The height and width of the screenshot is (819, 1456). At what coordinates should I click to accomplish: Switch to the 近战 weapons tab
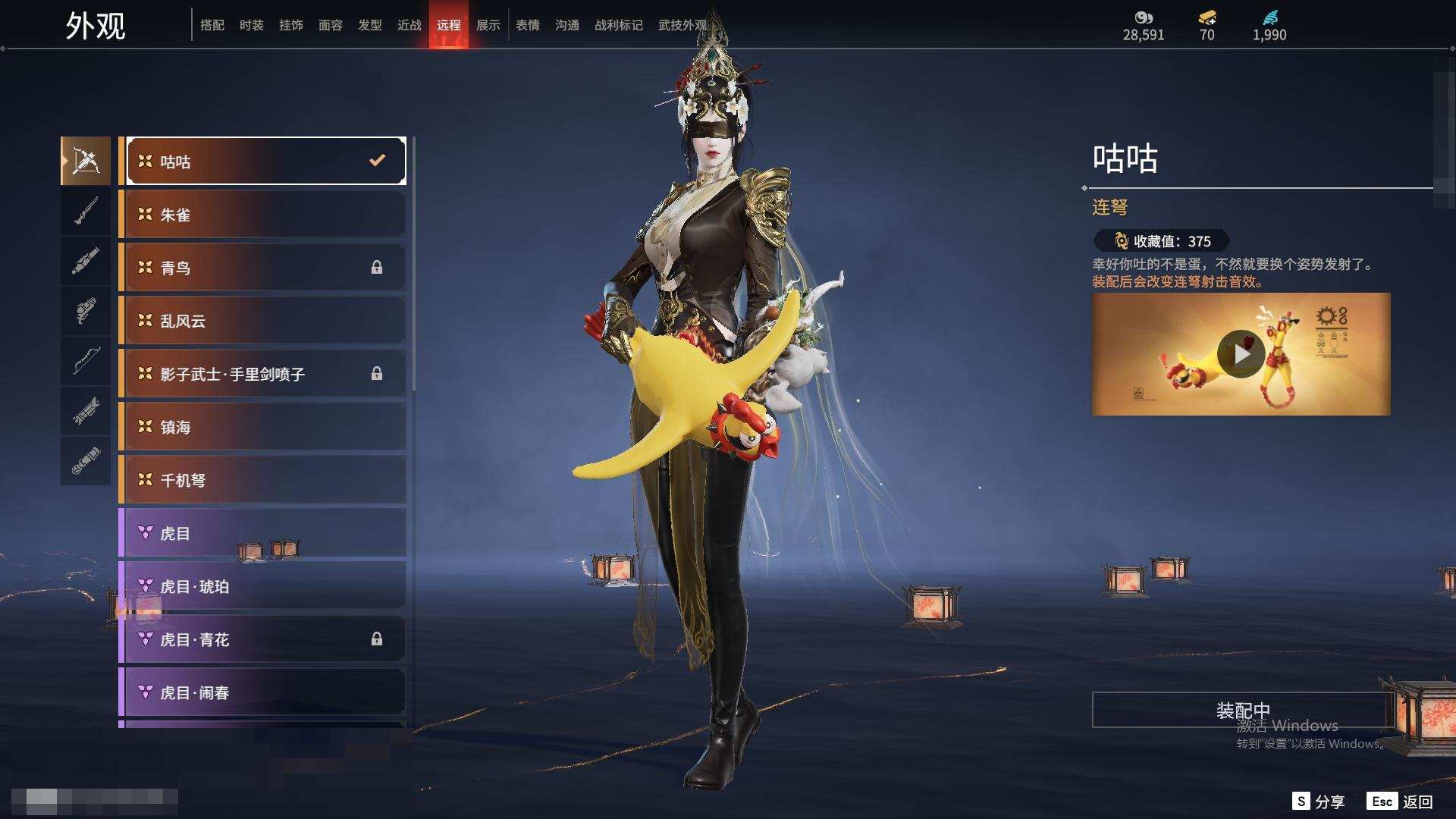(x=409, y=25)
